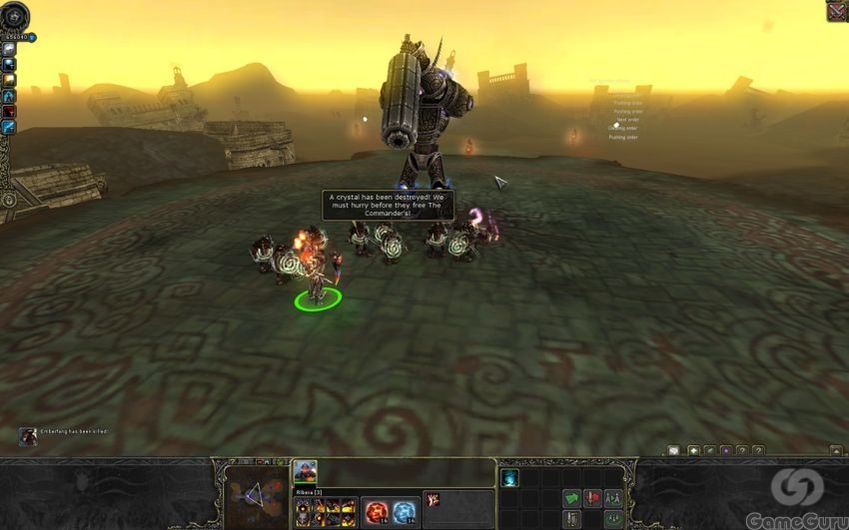Select the Ribera hero portrait
The width and height of the screenshot is (849, 530).
(305, 472)
